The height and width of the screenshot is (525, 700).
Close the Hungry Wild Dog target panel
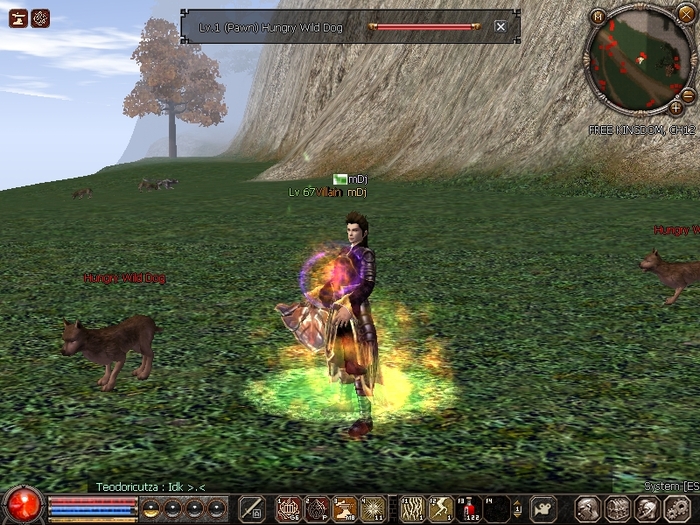pyautogui.click(x=500, y=27)
